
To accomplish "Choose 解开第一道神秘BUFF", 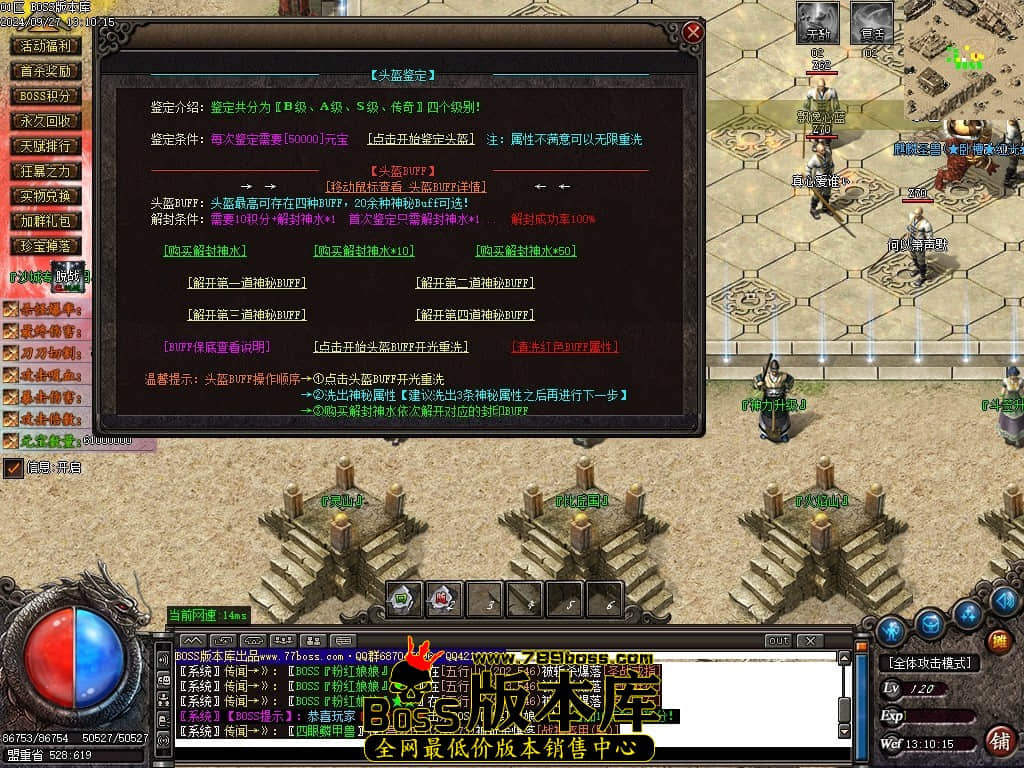I will click(x=246, y=283).
